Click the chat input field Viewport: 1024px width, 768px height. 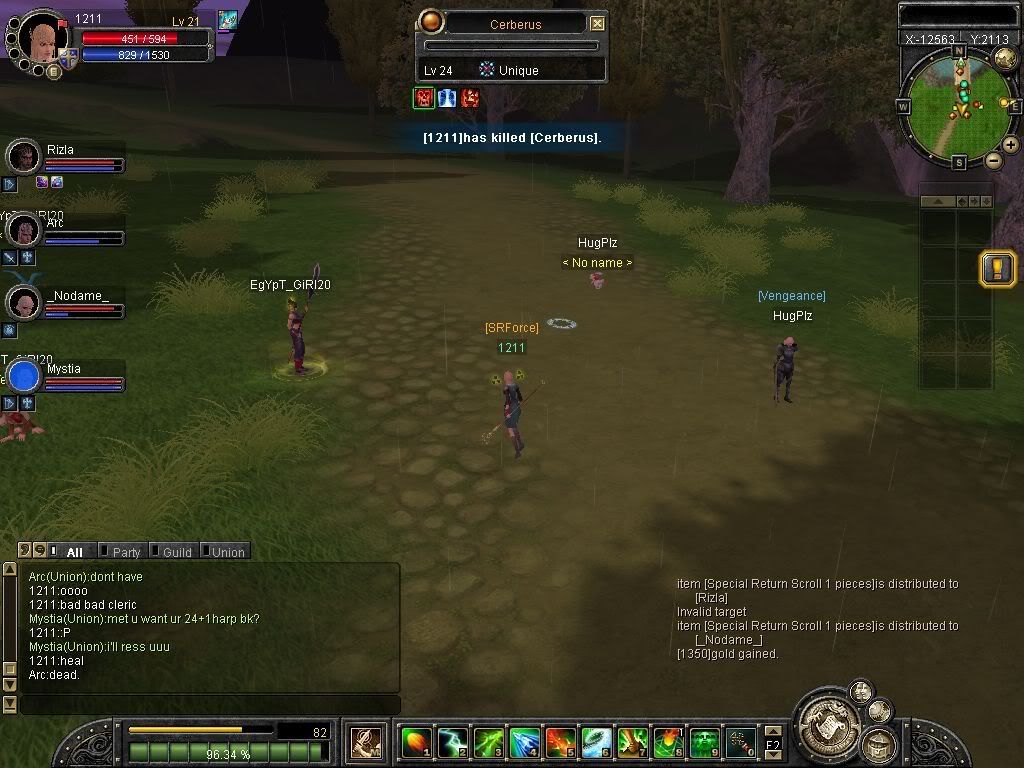[x=210, y=705]
